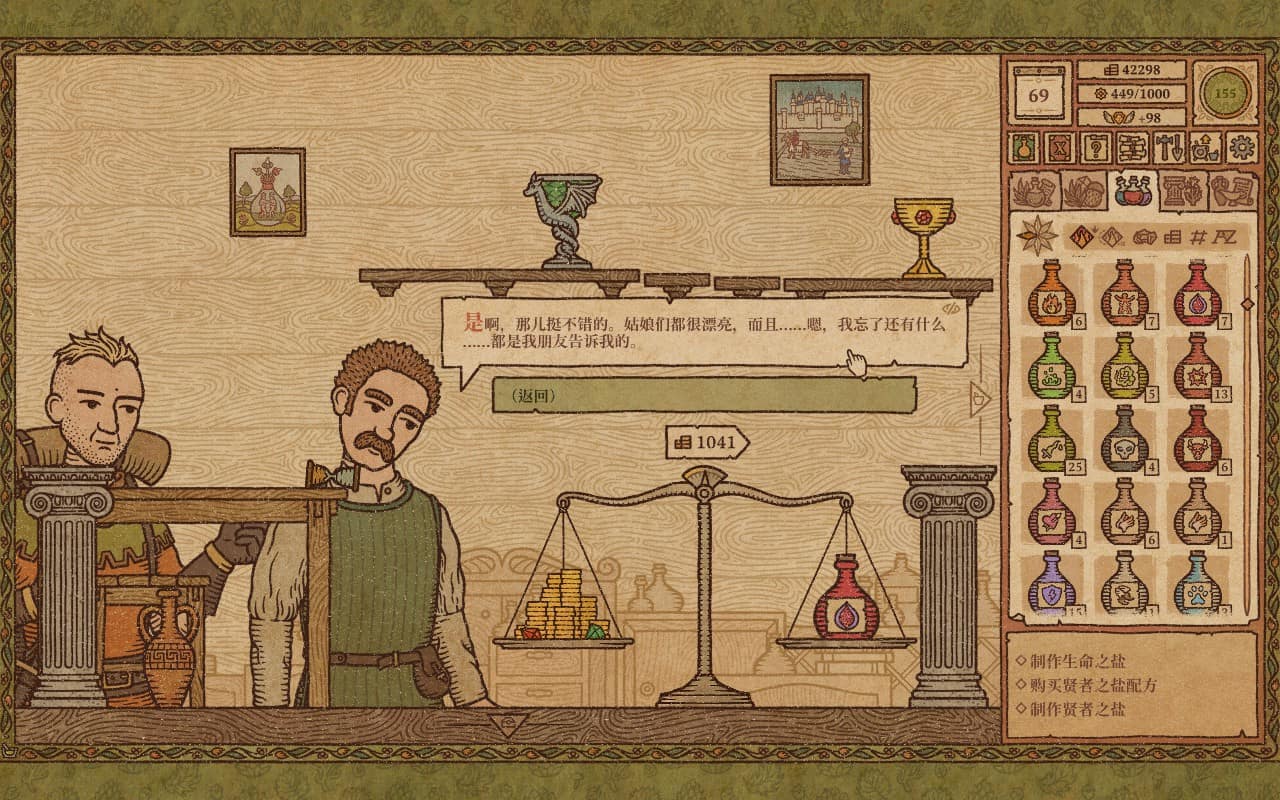Open the recipe book icon in the toolbar
This screenshot has width=1280, height=800.
[1131, 149]
